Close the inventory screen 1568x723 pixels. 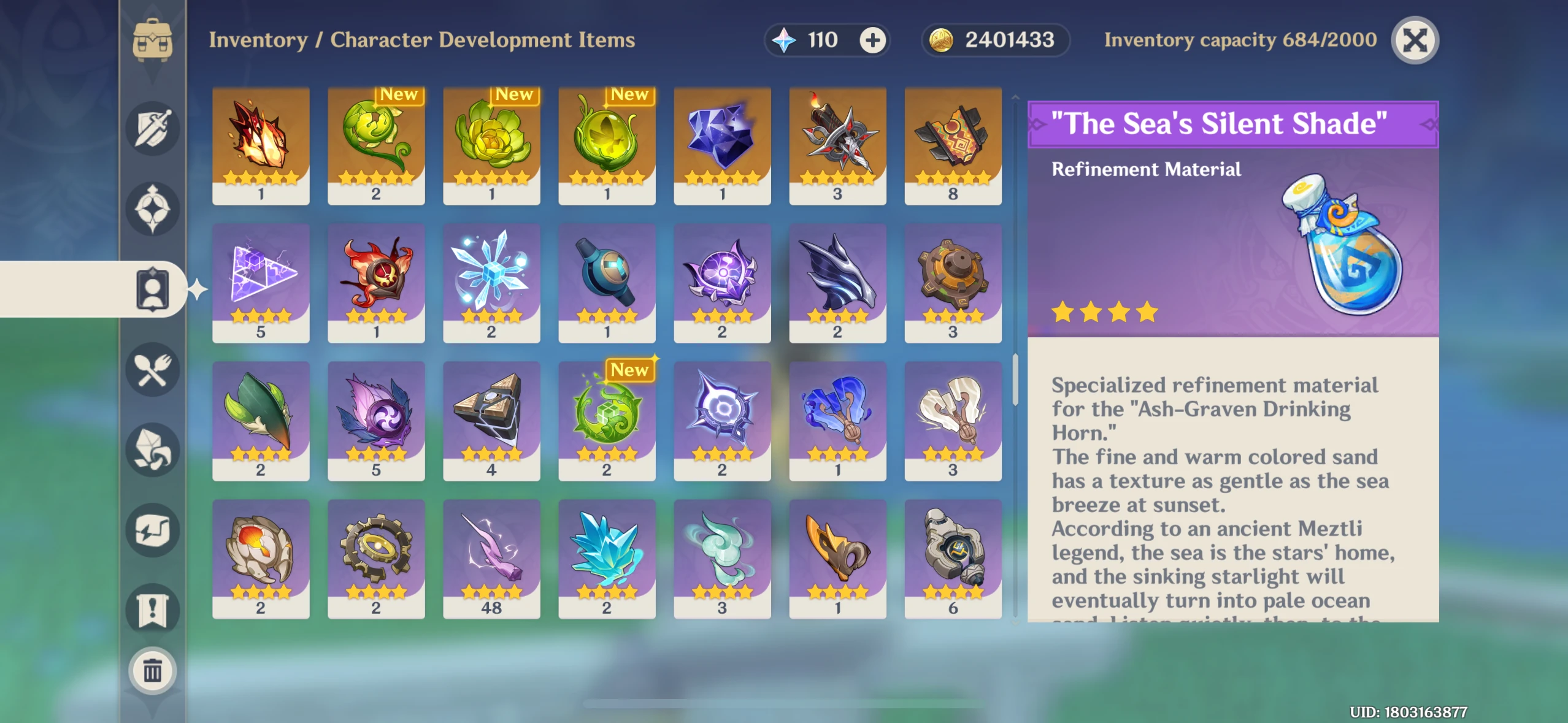click(x=1415, y=40)
